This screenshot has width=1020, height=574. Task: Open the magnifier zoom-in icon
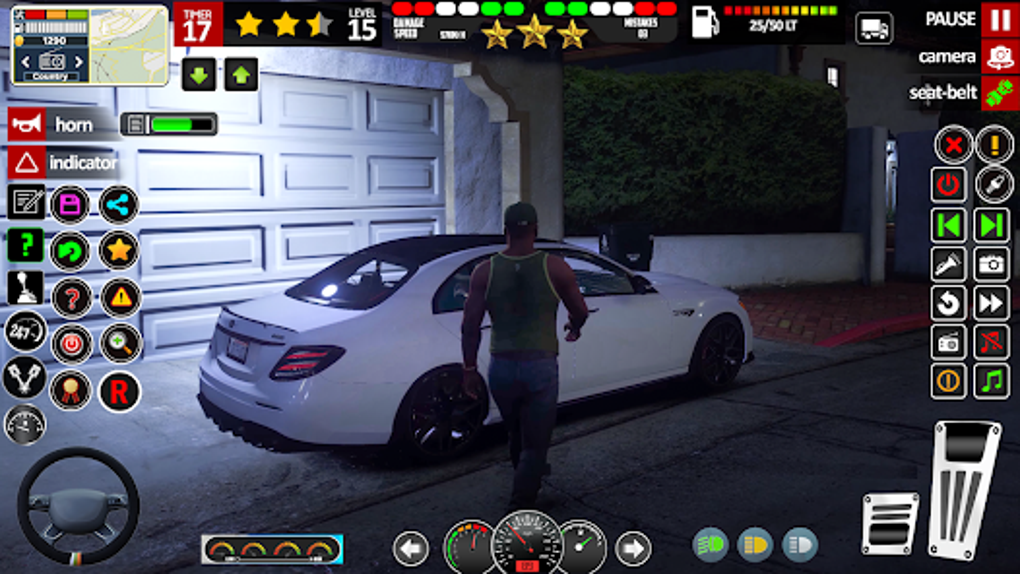point(121,344)
